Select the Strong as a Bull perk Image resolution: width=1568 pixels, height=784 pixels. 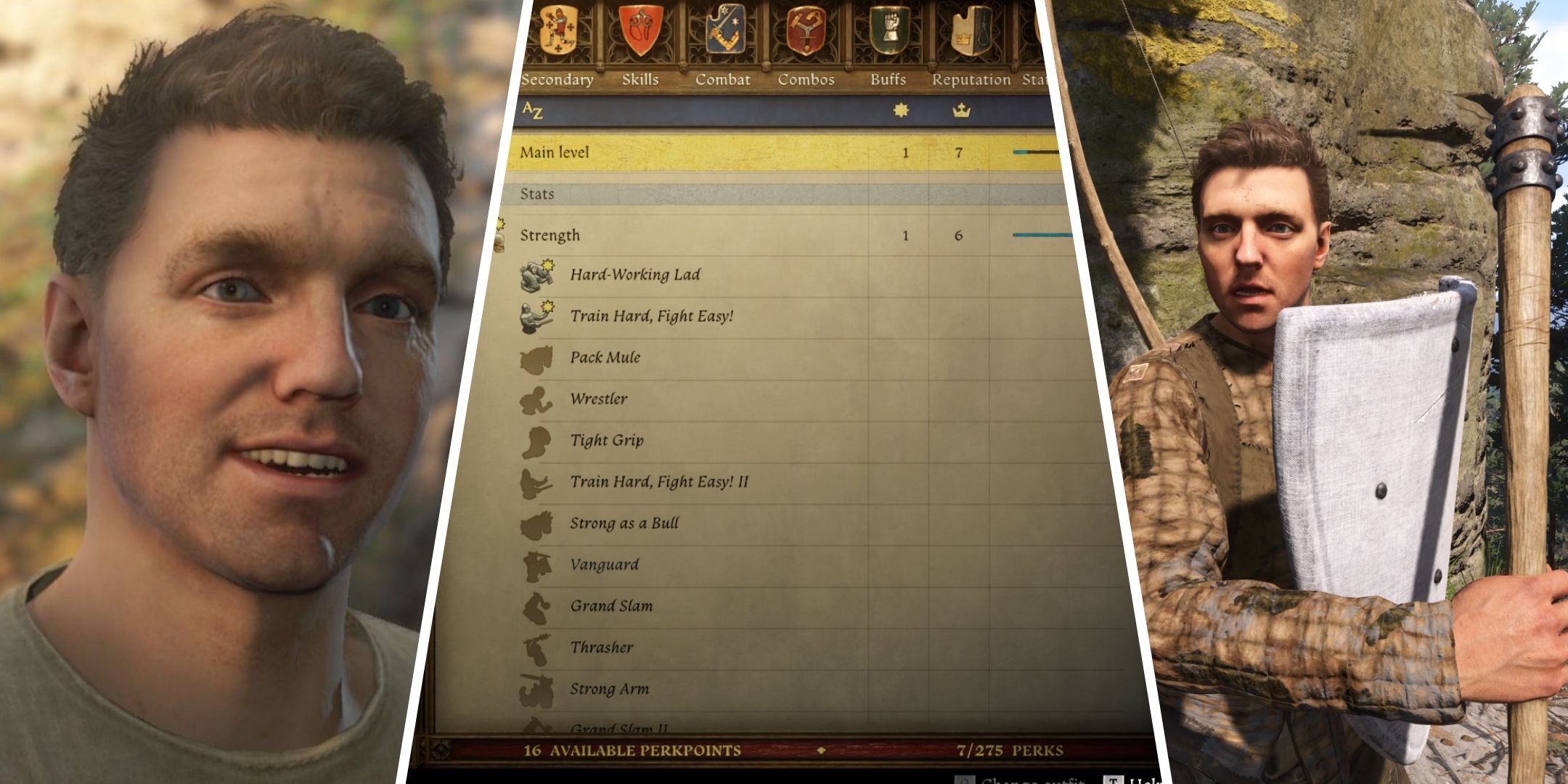click(624, 523)
